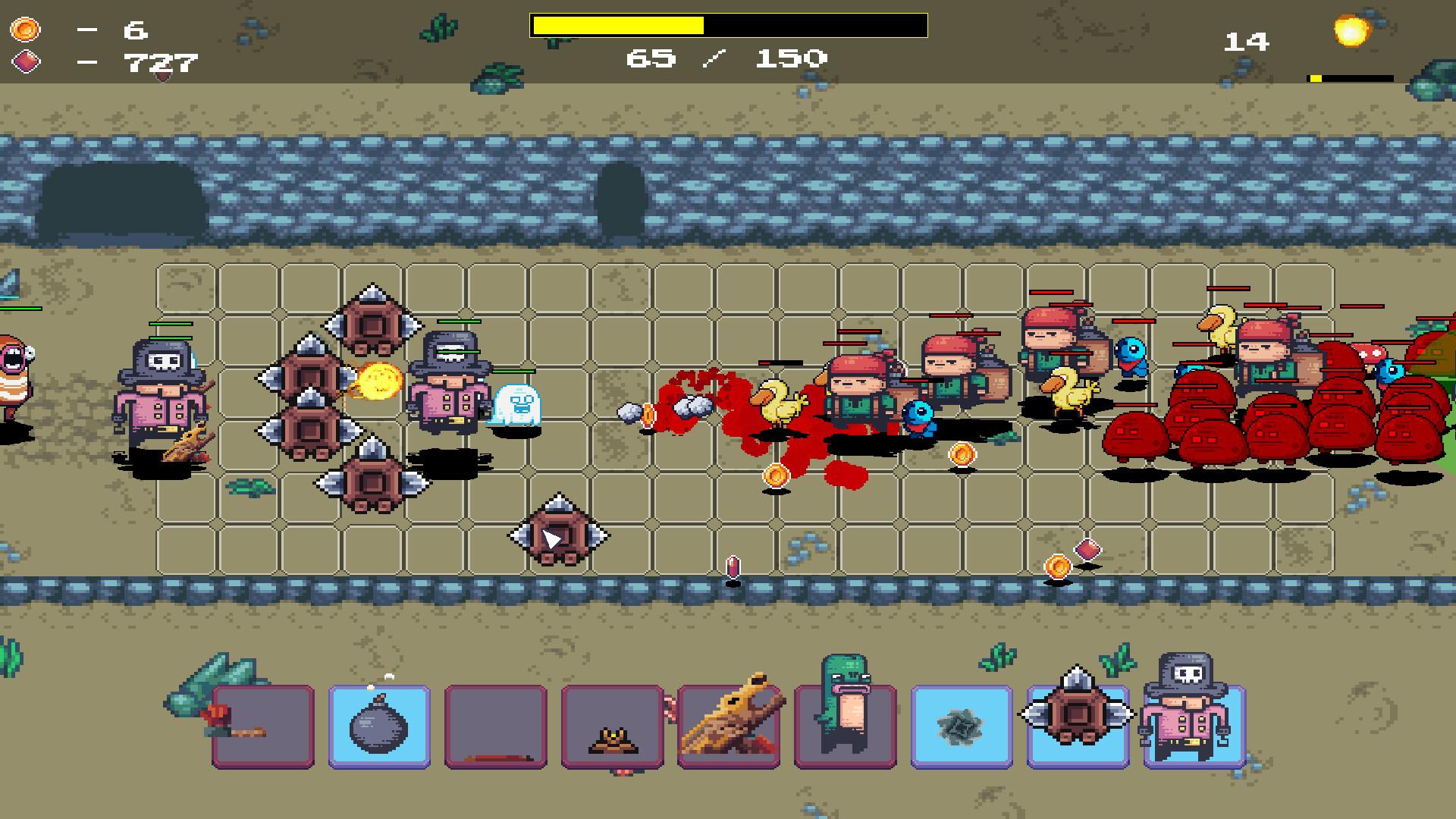Image resolution: width=1456 pixels, height=819 pixels.
Task: Toggle the placed spiked turret near the cursor
Action: point(560,535)
